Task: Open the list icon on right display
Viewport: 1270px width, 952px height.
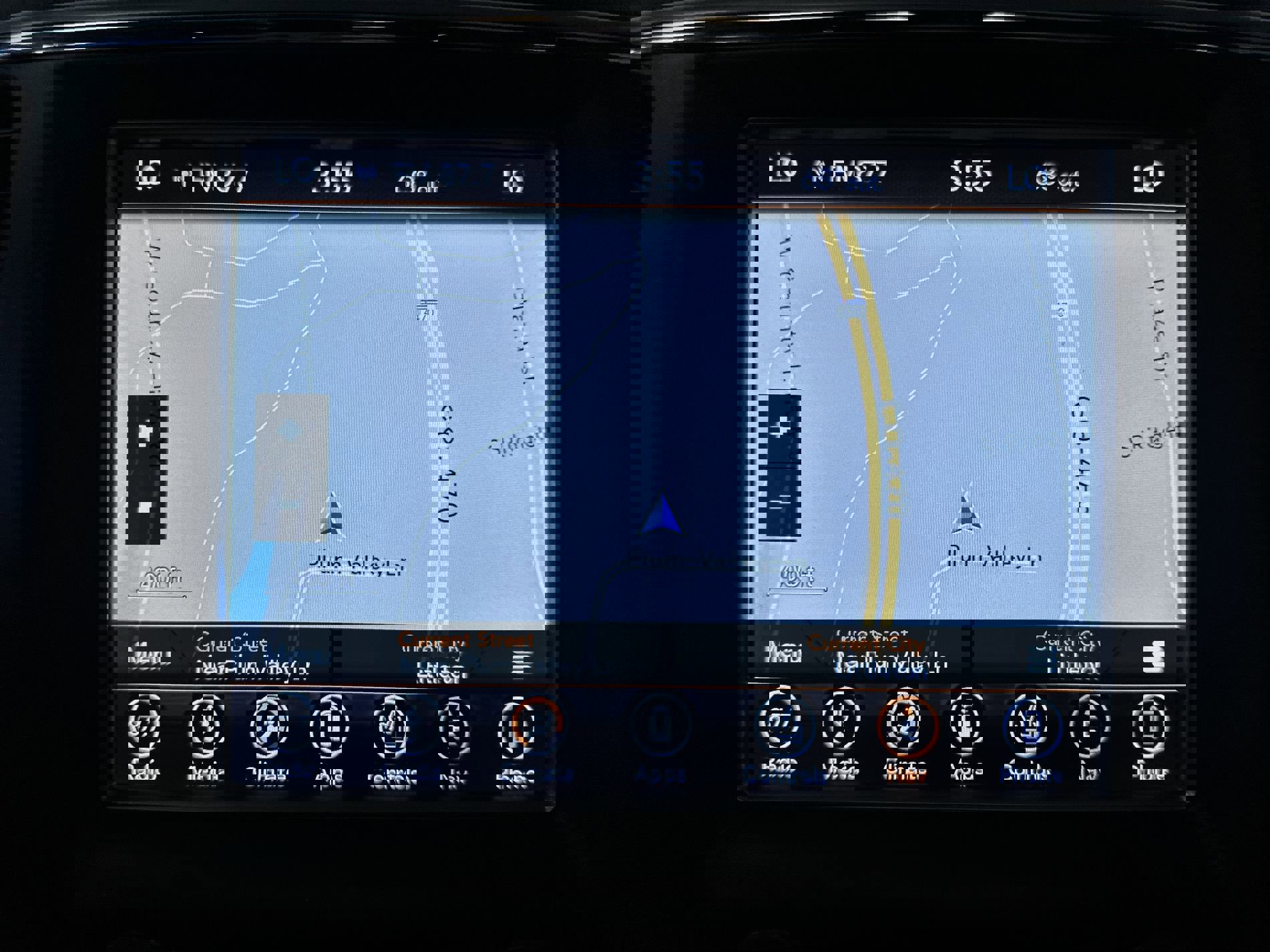Action: coord(1152,656)
